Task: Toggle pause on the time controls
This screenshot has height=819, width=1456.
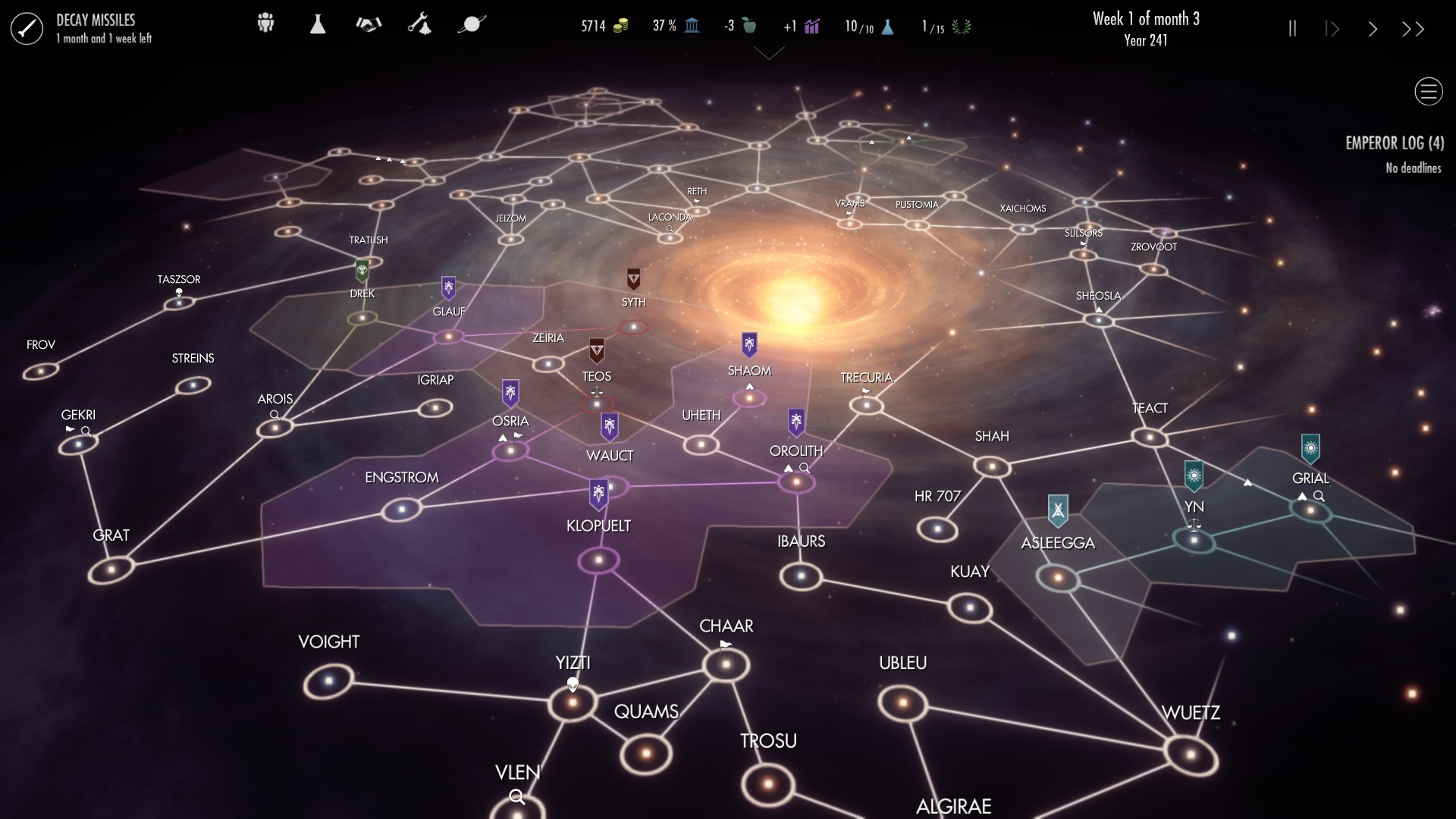Action: pyautogui.click(x=1293, y=28)
